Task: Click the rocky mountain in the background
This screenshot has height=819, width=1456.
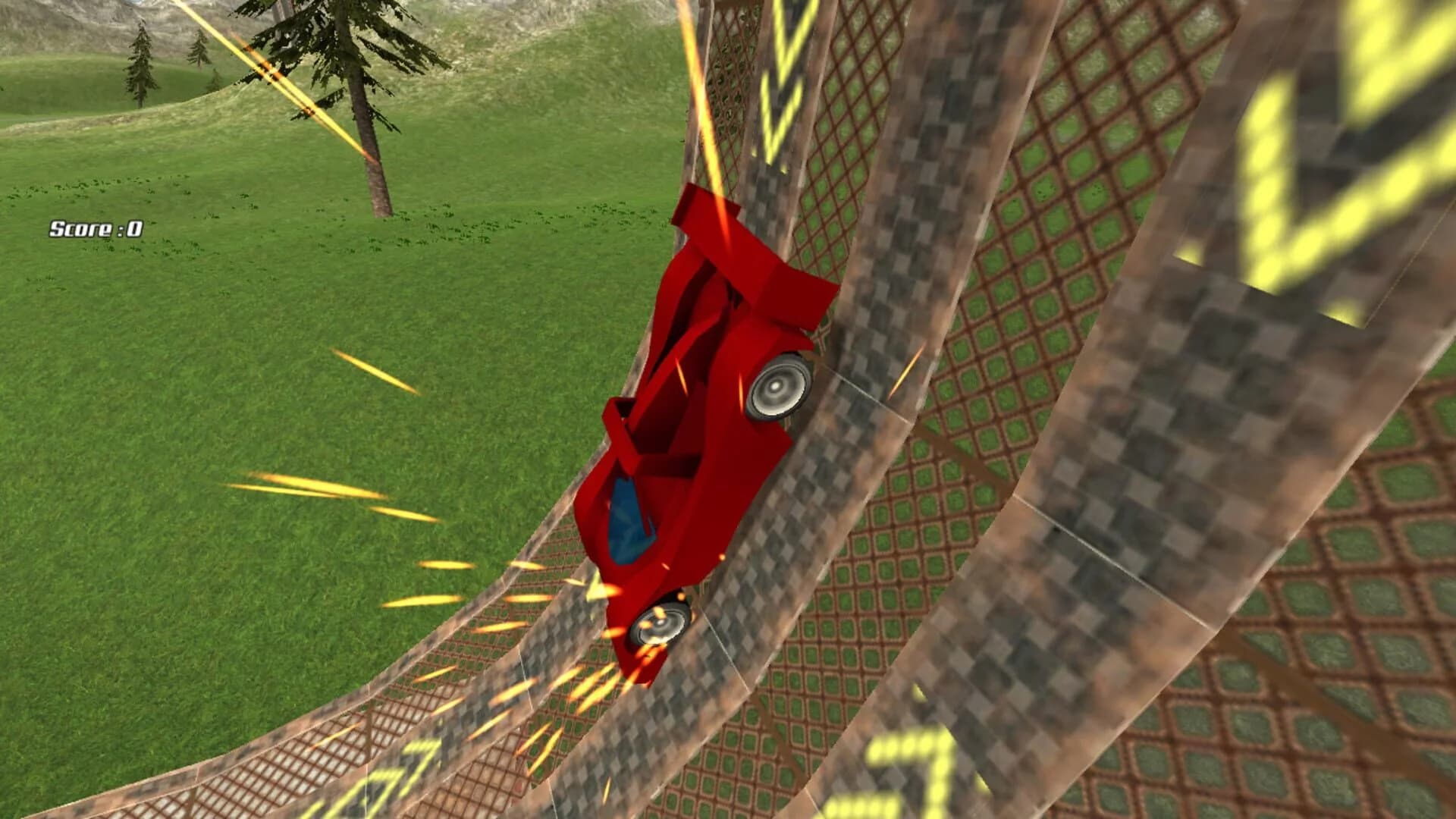Action: (91, 23)
